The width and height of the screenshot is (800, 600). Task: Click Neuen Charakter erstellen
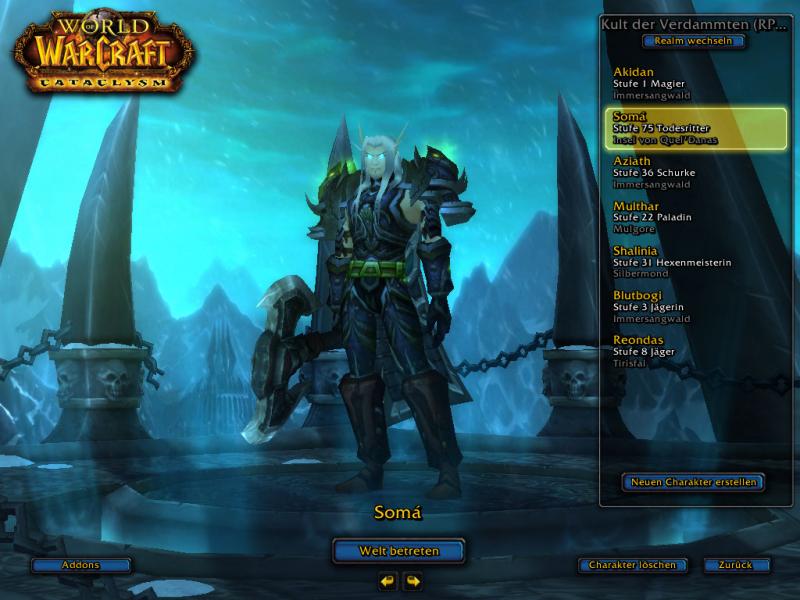tap(693, 482)
